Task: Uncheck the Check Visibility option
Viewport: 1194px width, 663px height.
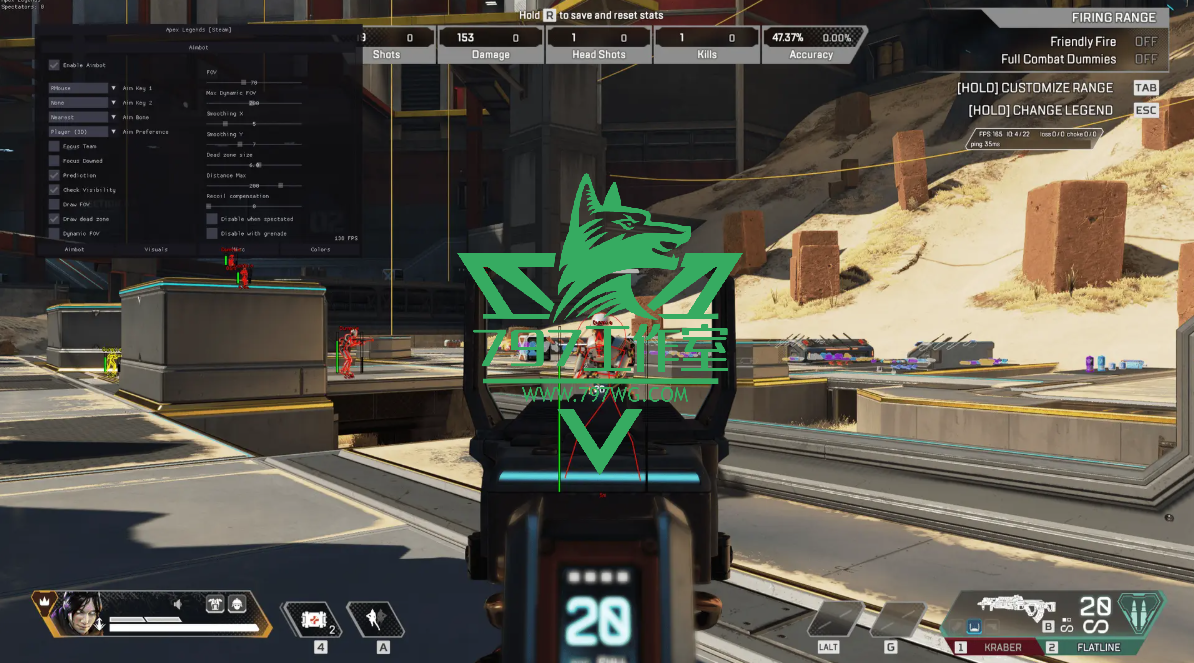Action: pos(54,189)
